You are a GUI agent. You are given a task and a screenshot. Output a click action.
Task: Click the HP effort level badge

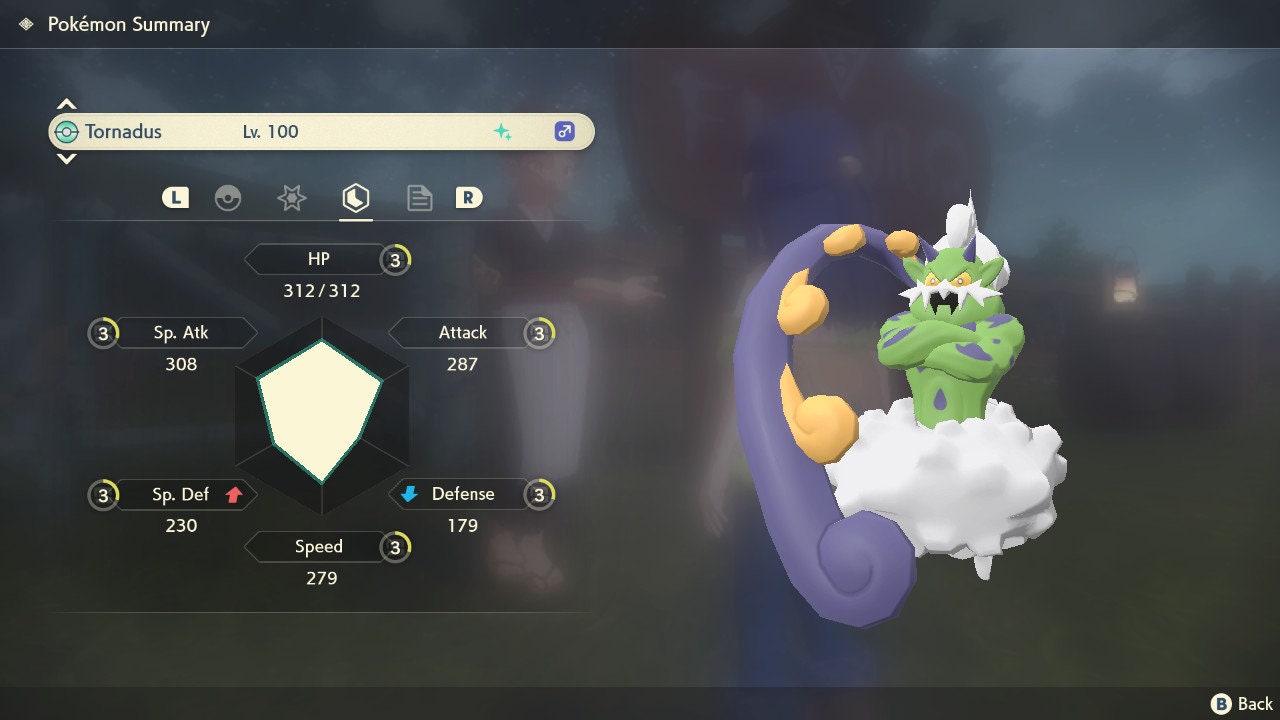coord(396,260)
